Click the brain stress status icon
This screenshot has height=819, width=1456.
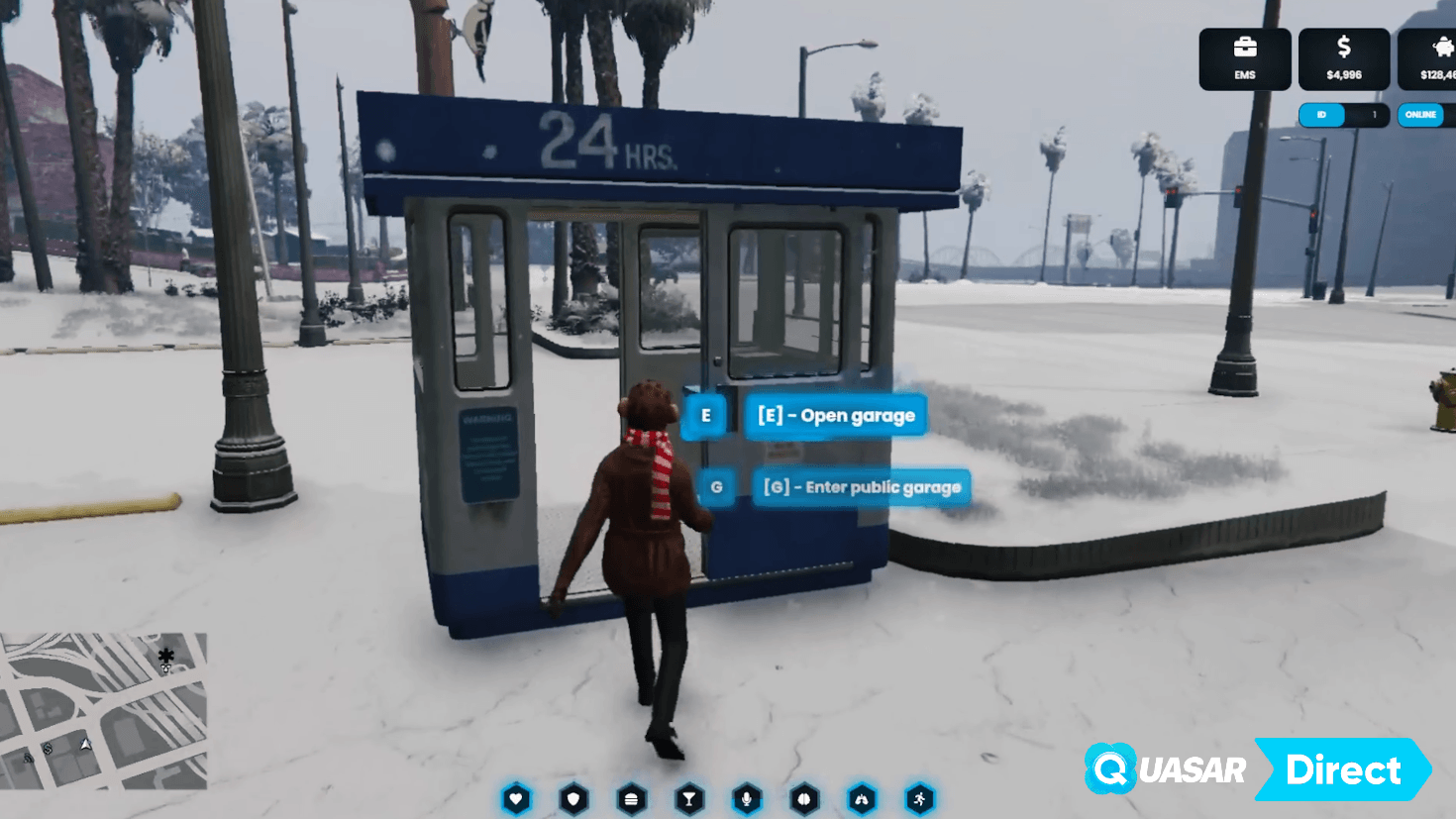[804, 798]
